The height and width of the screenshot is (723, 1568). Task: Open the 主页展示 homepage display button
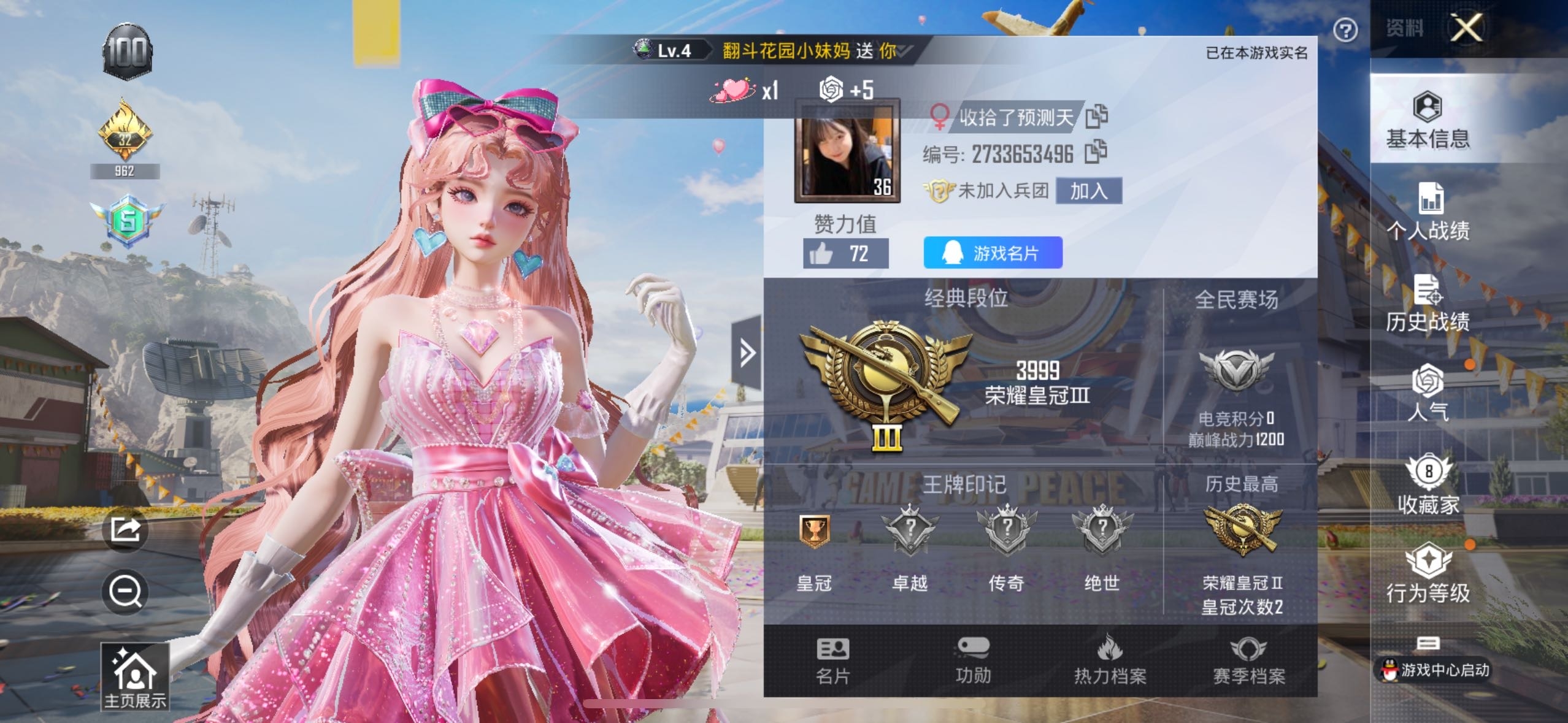point(135,677)
